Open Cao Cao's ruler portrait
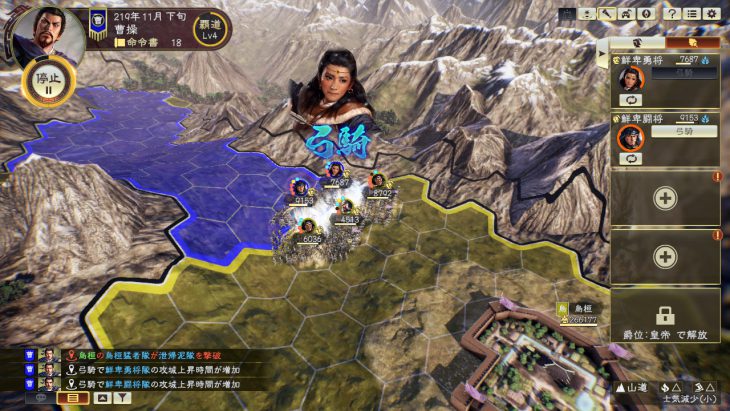This screenshot has height=411, width=730. 45,34
